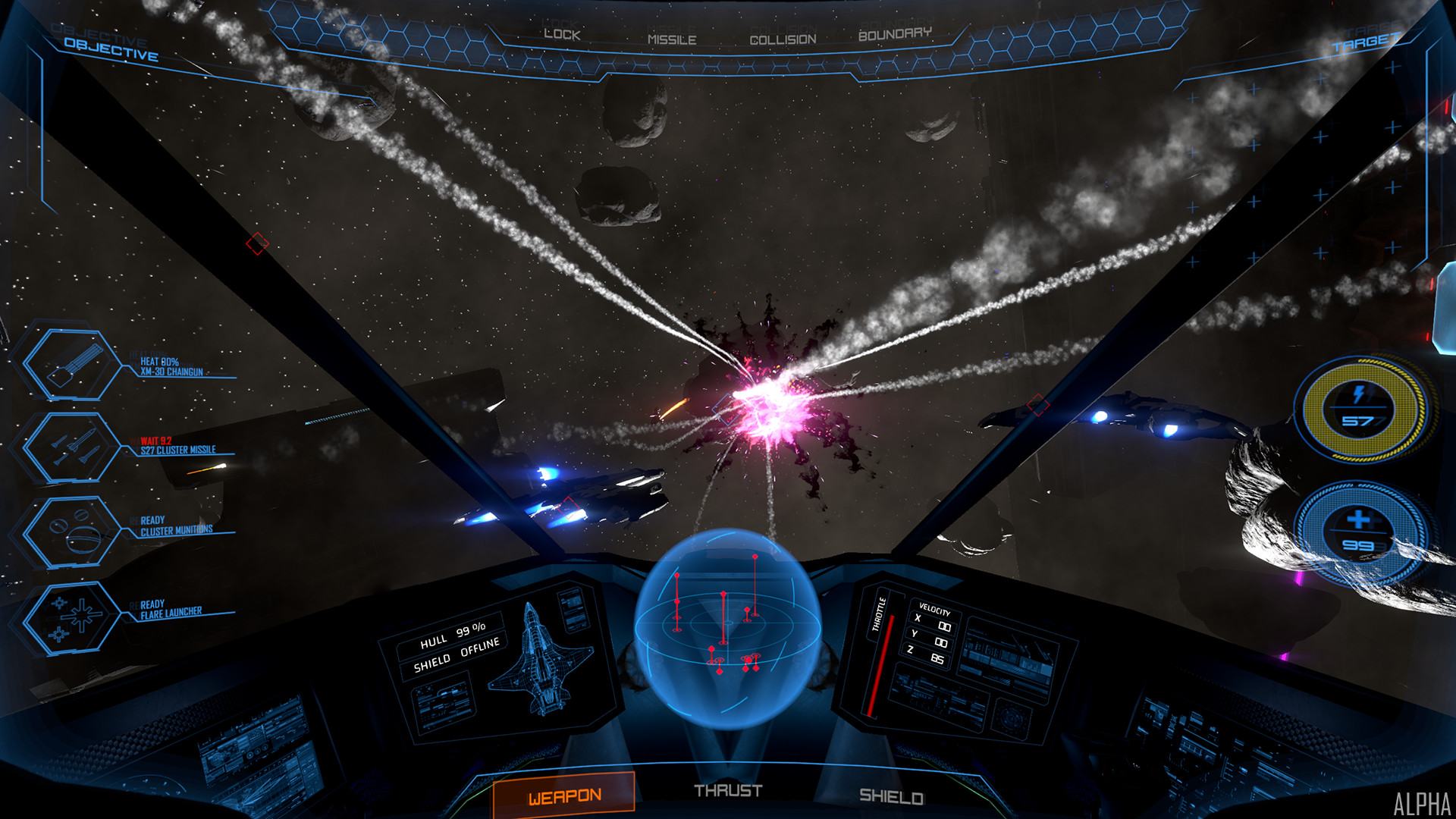Switch power to the Weapon tab

564,795
